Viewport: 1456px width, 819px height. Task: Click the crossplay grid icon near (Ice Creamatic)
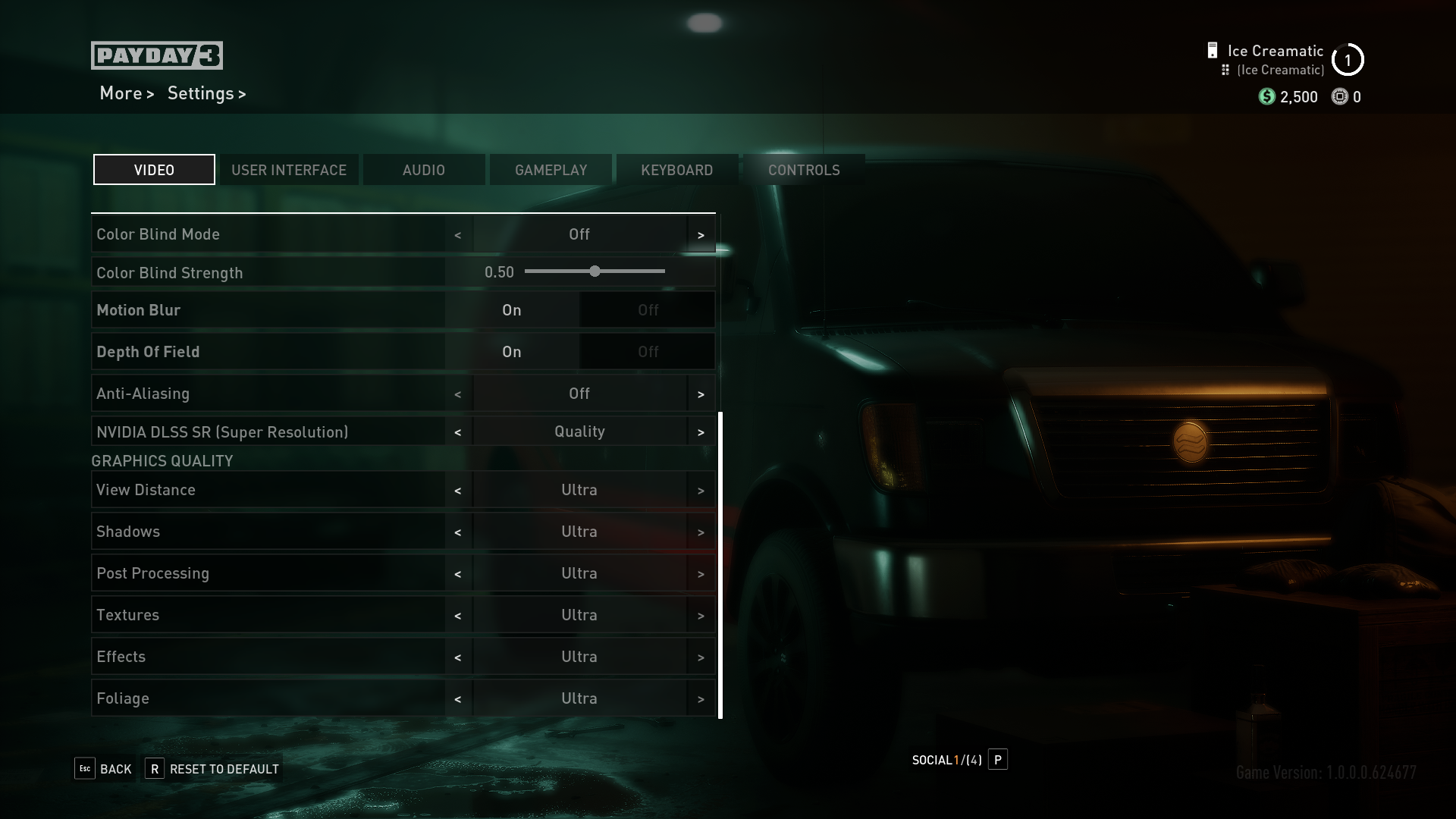click(x=1226, y=69)
